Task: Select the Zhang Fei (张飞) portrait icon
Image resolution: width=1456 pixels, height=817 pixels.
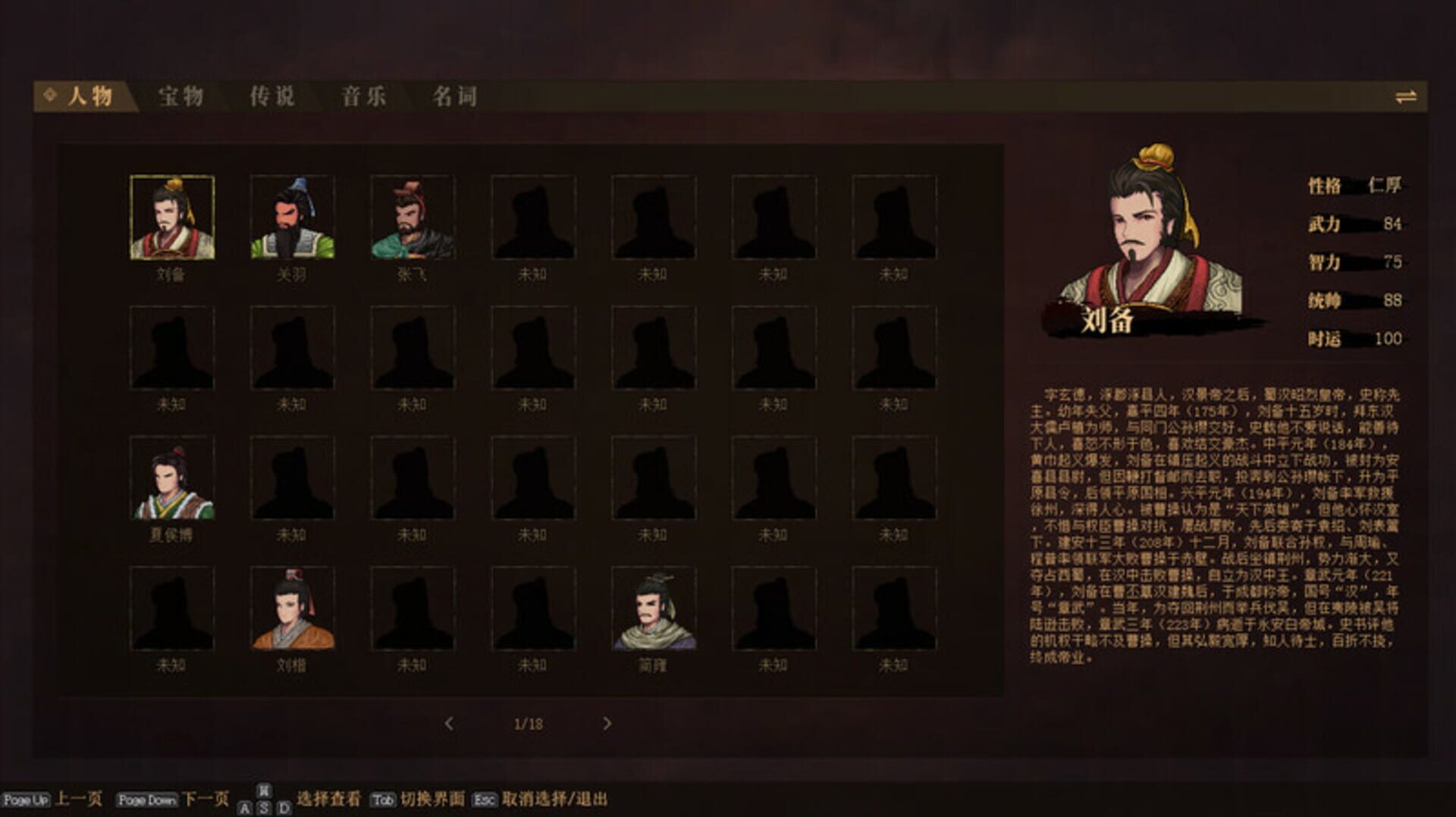Action: tap(413, 218)
